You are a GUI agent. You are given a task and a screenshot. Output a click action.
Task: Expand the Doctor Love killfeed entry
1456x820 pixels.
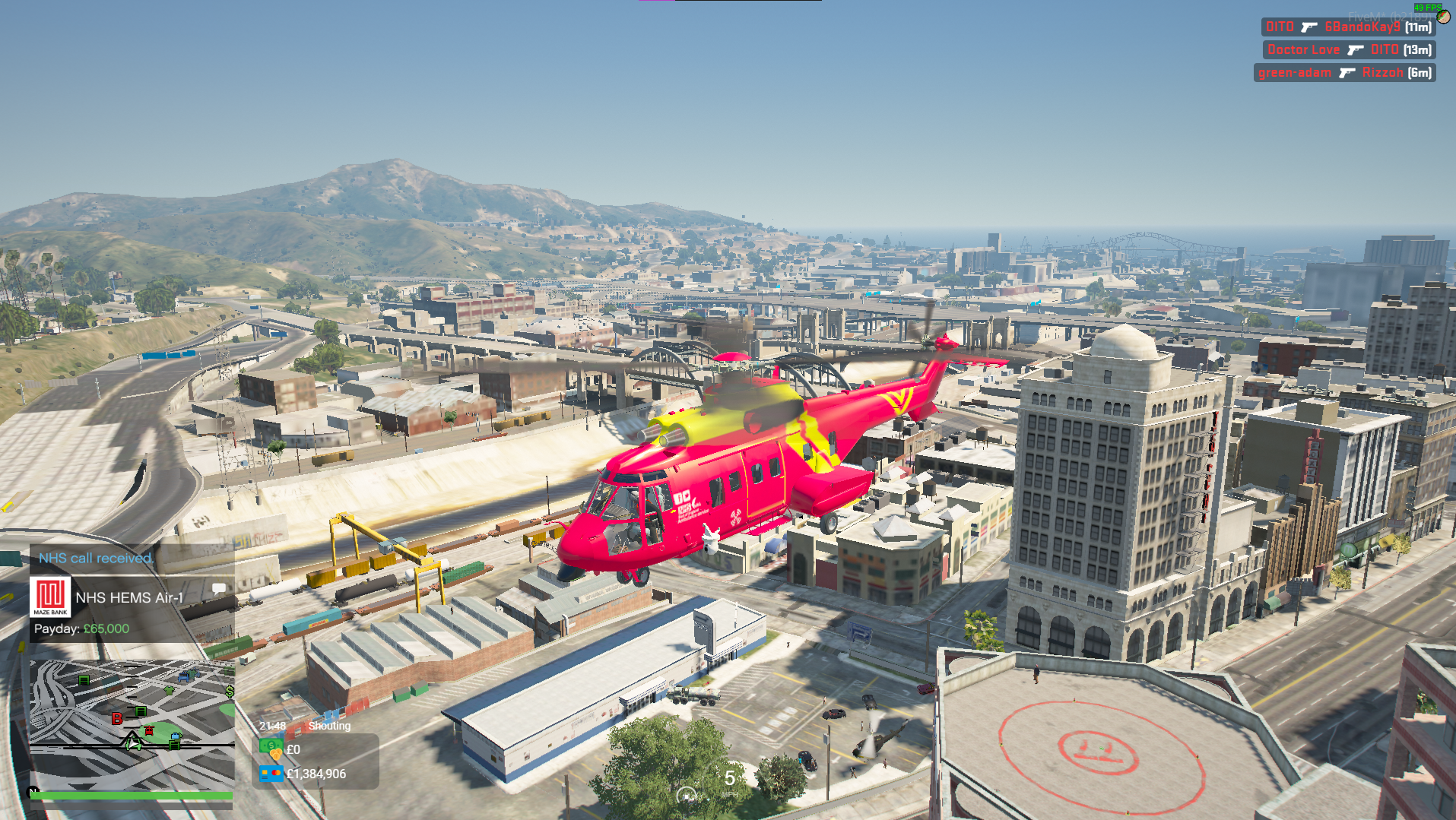(x=1348, y=49)
